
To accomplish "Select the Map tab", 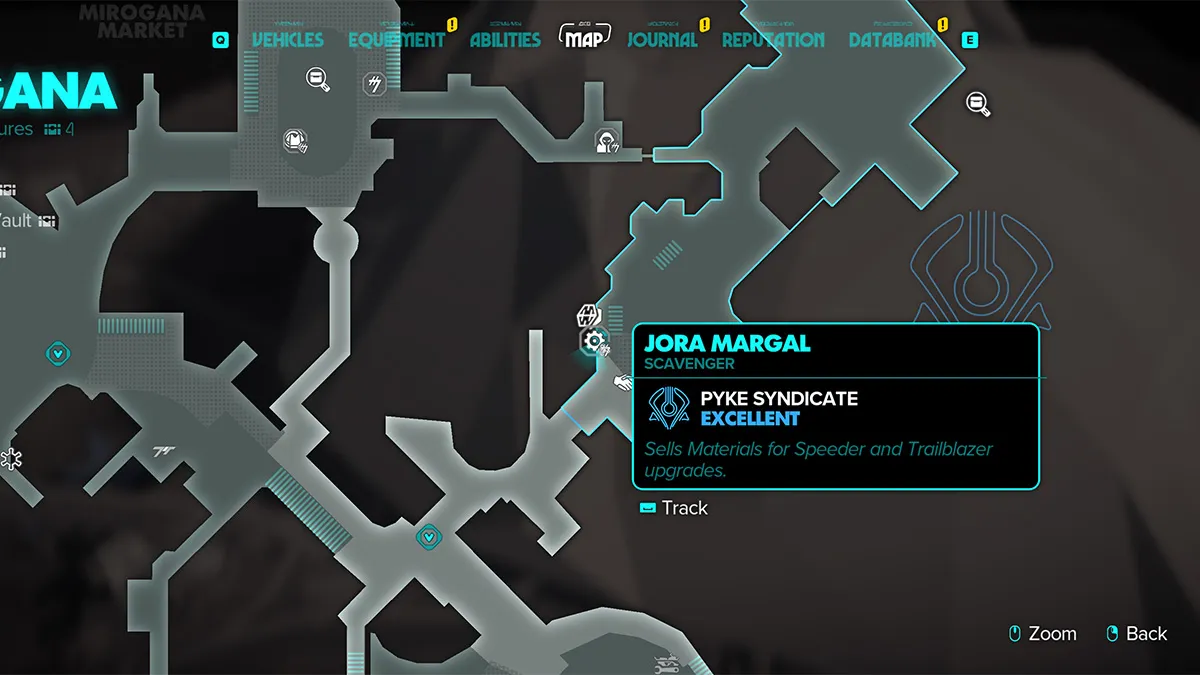I will point(584,39).
